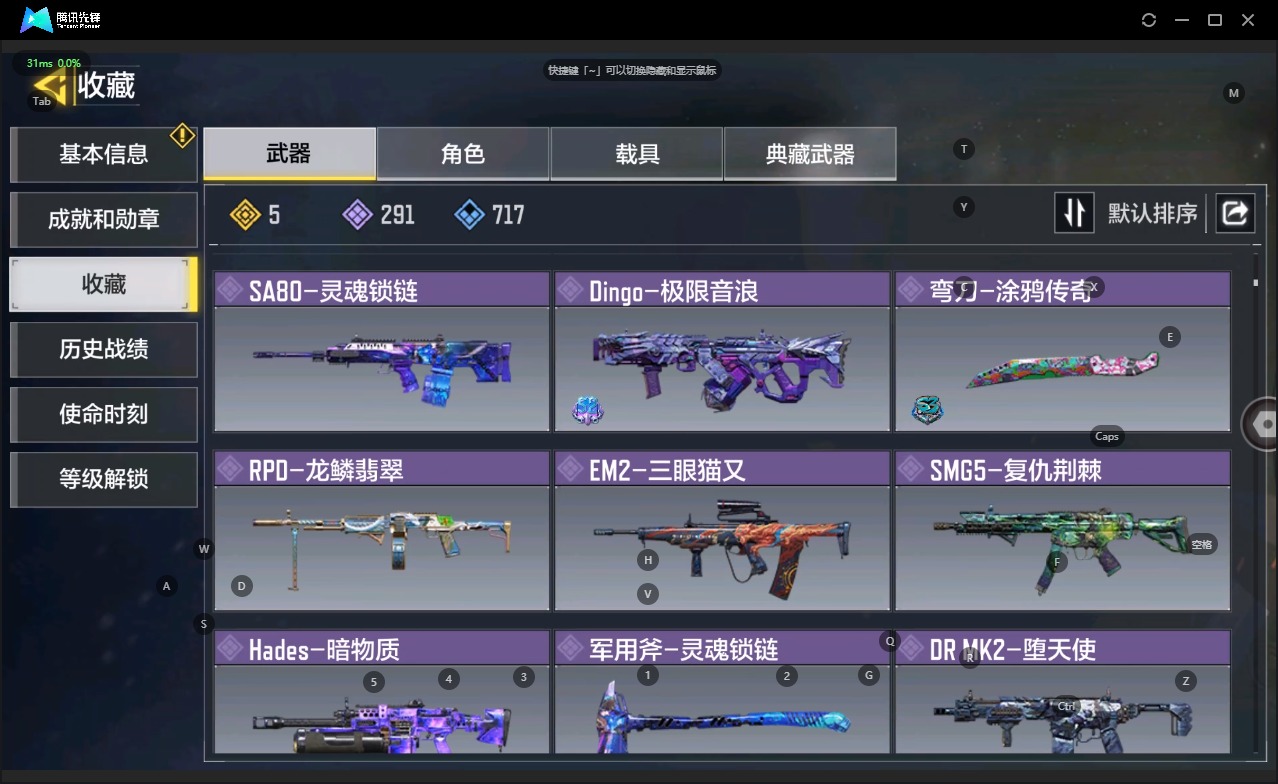The width and height of the screenshot is (1278, 784).
Task: Open the 等级解锁 section
Action: (103, 479)
